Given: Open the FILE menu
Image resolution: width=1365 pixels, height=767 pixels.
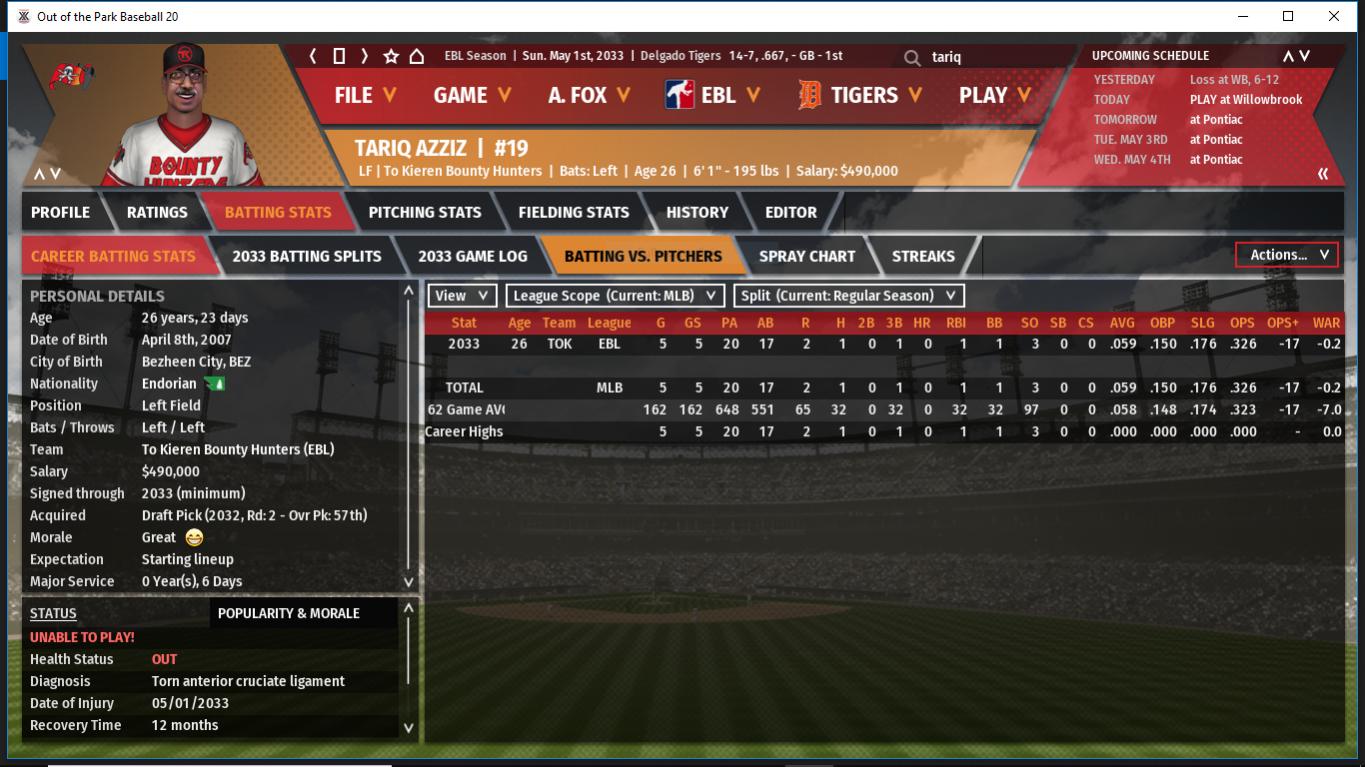Looking at the screenshot, I should [x=365, y=95].
